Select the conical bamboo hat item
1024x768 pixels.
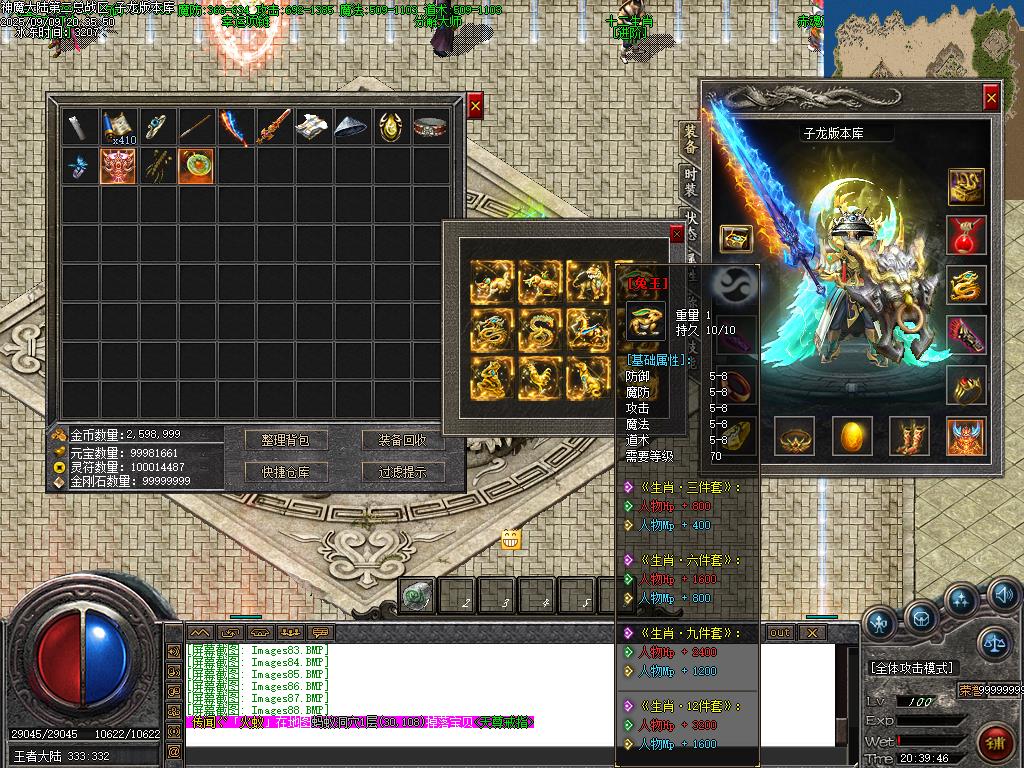353,127
